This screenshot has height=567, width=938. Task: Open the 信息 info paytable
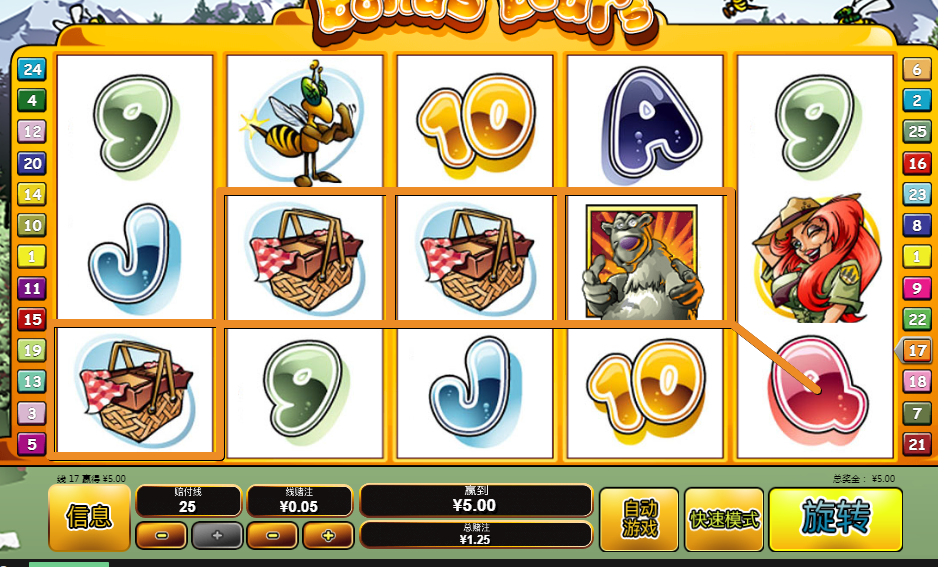[89, 517]
